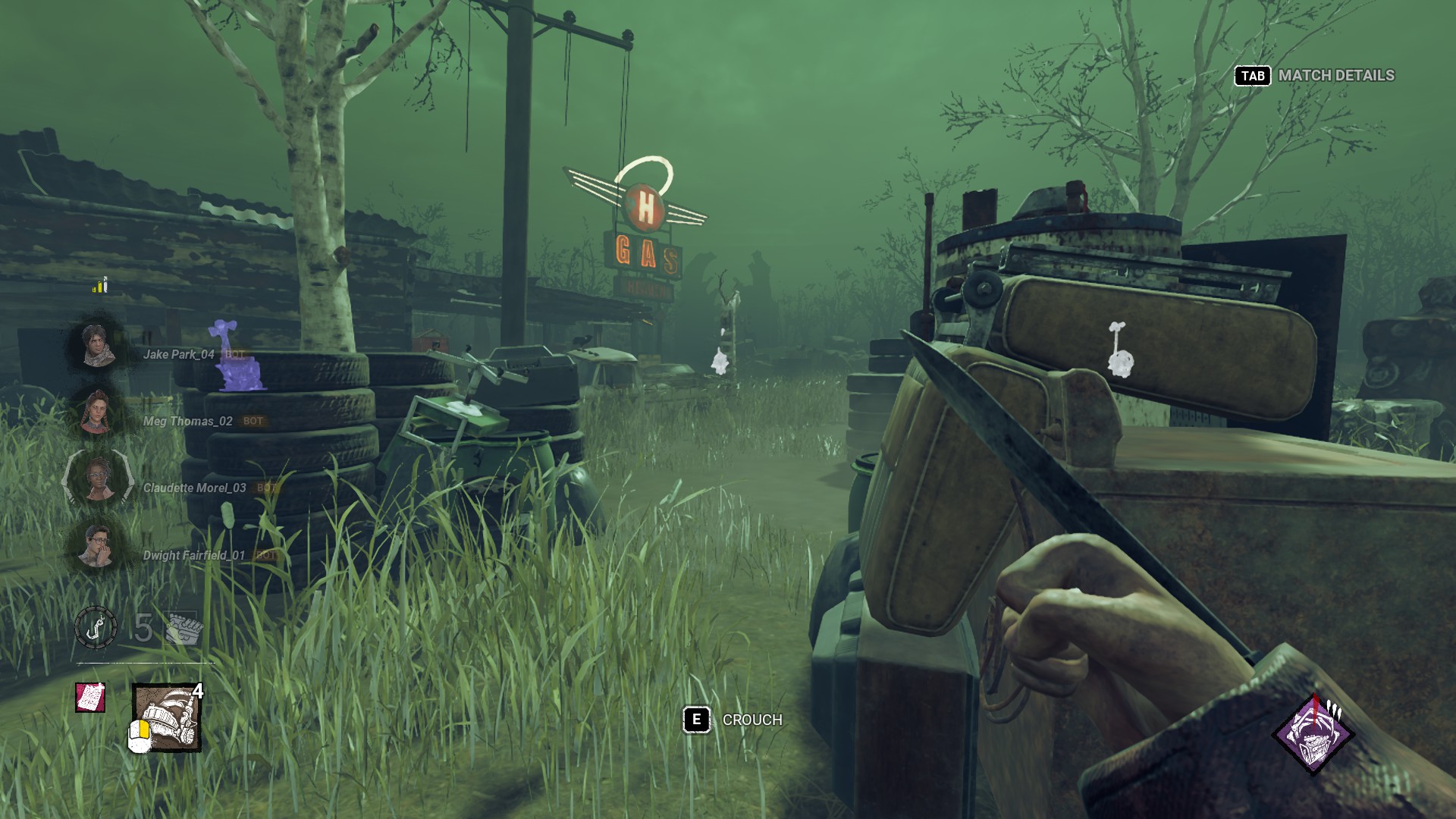Click the generators remaining icon
The width and height of the screenshot is (1456, 819).
tap(182, 628)
